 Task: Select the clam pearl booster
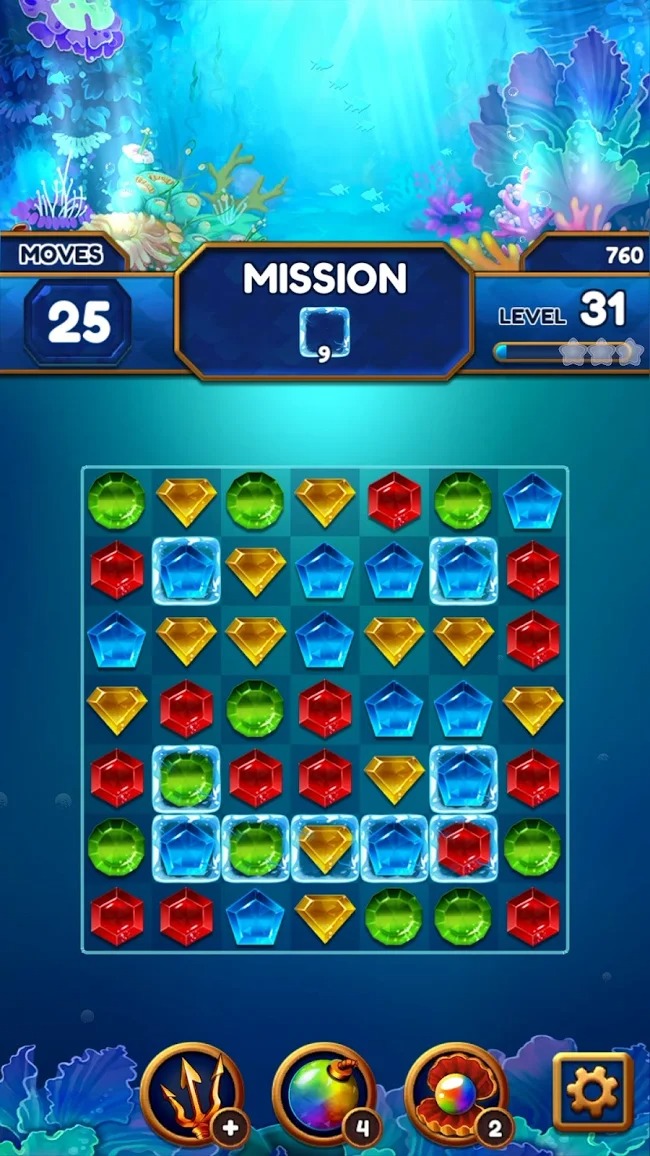456,1095
